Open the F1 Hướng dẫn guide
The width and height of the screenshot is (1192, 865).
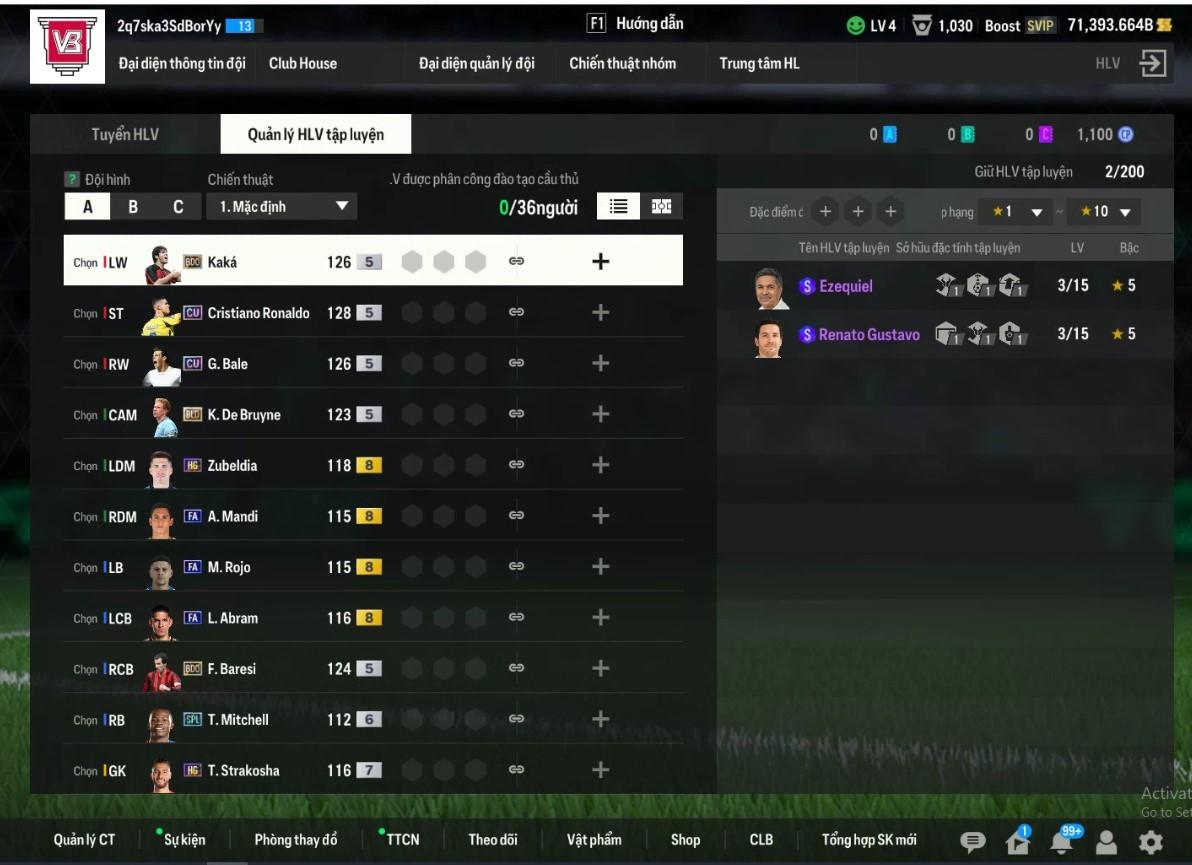(635, 24)
